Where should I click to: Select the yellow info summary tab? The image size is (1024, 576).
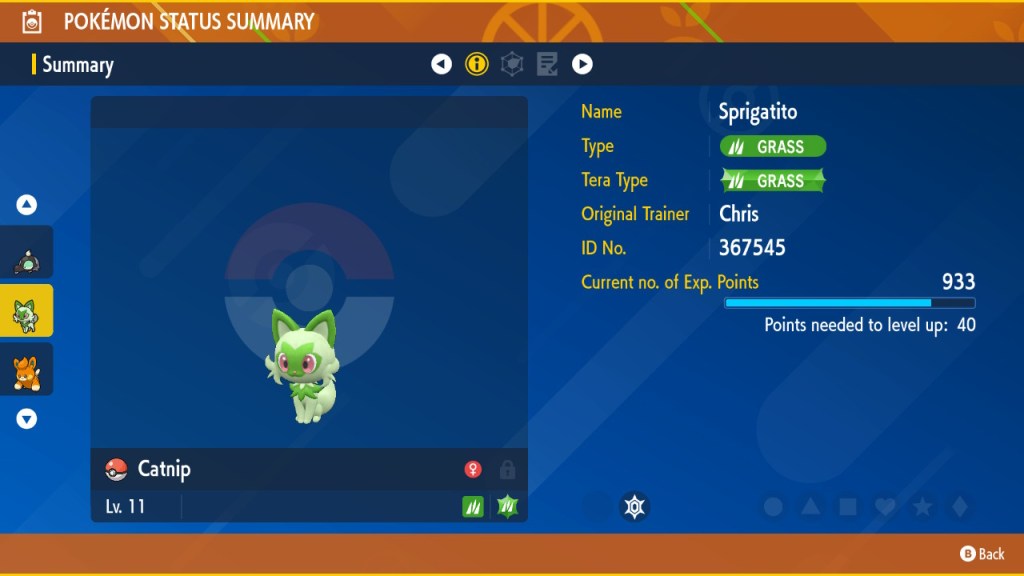point(477,65)
